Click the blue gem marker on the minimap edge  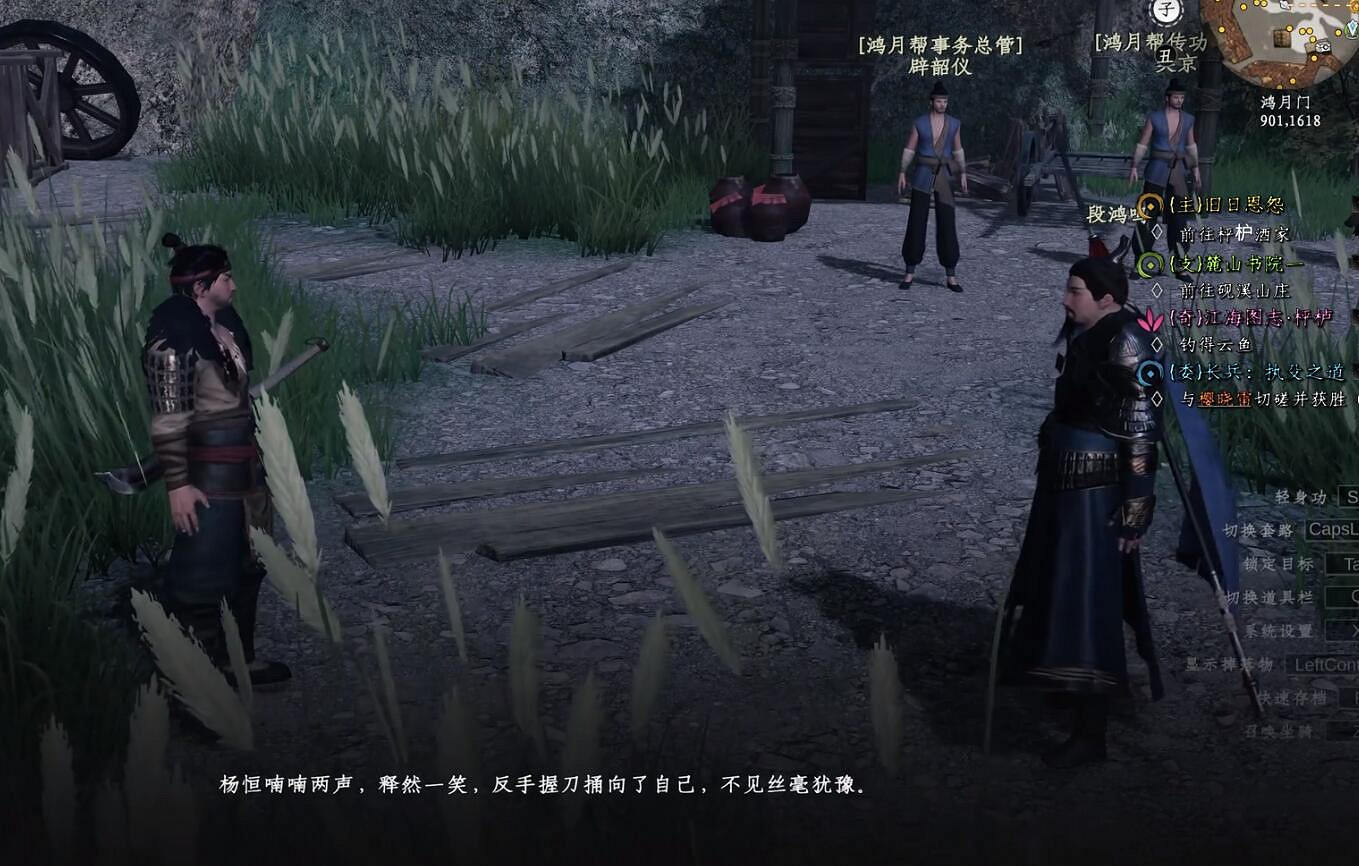tap(1352, 27)
